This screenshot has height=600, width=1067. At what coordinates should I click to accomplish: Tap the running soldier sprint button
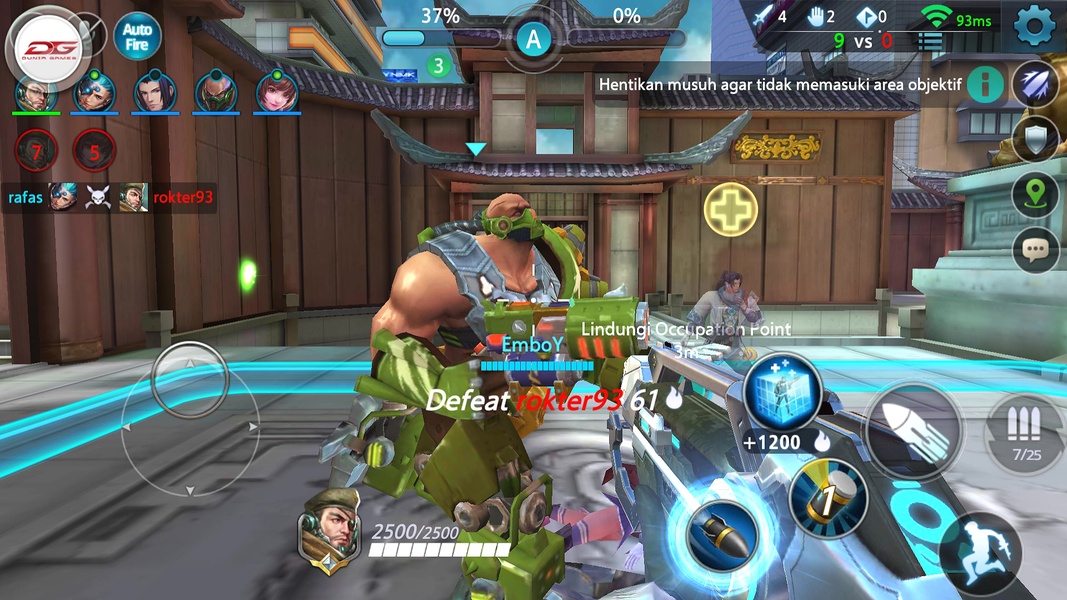(x=980, y=553)
